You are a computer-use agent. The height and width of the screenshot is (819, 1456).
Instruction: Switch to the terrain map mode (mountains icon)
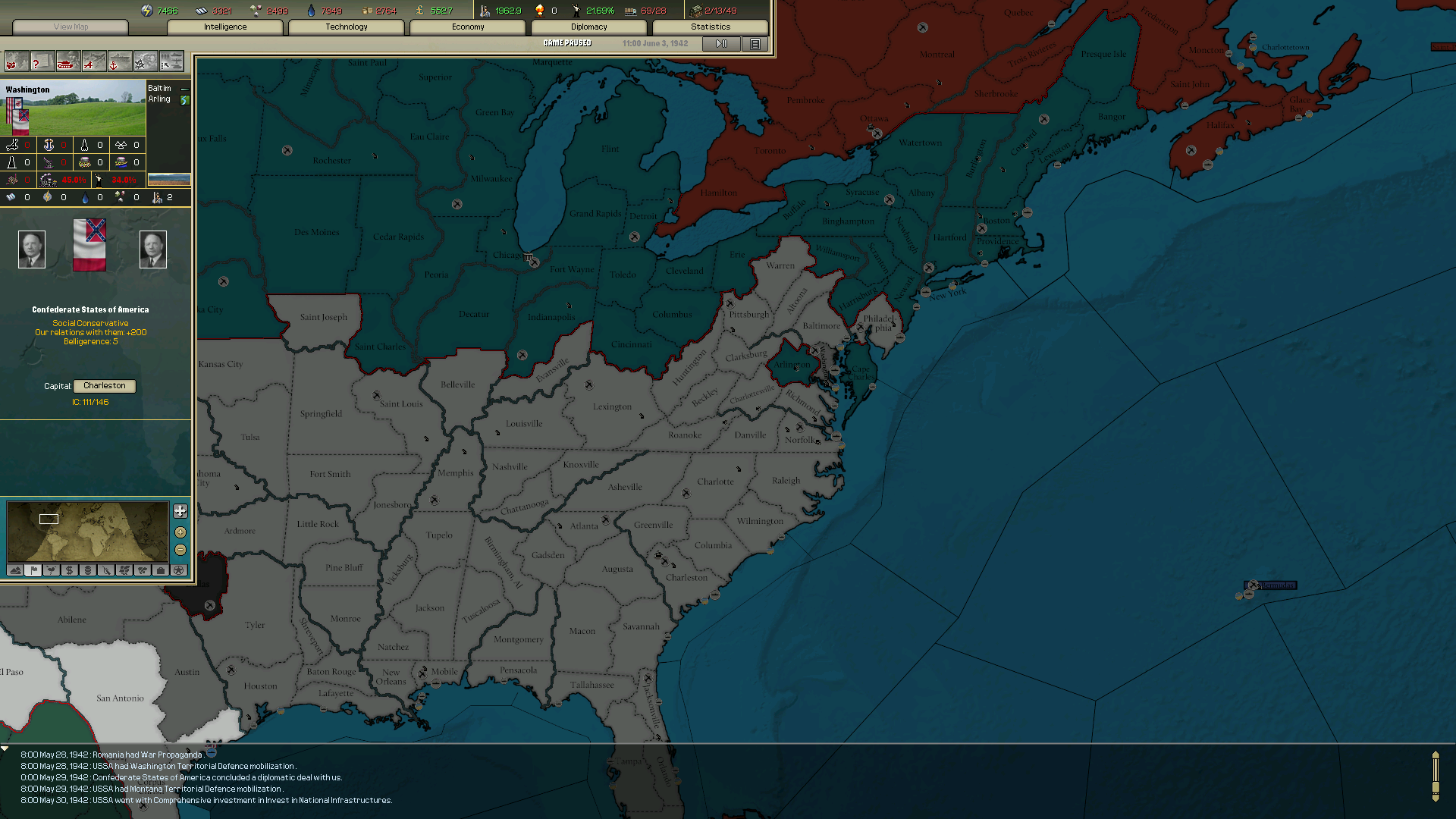coord(15,570)
